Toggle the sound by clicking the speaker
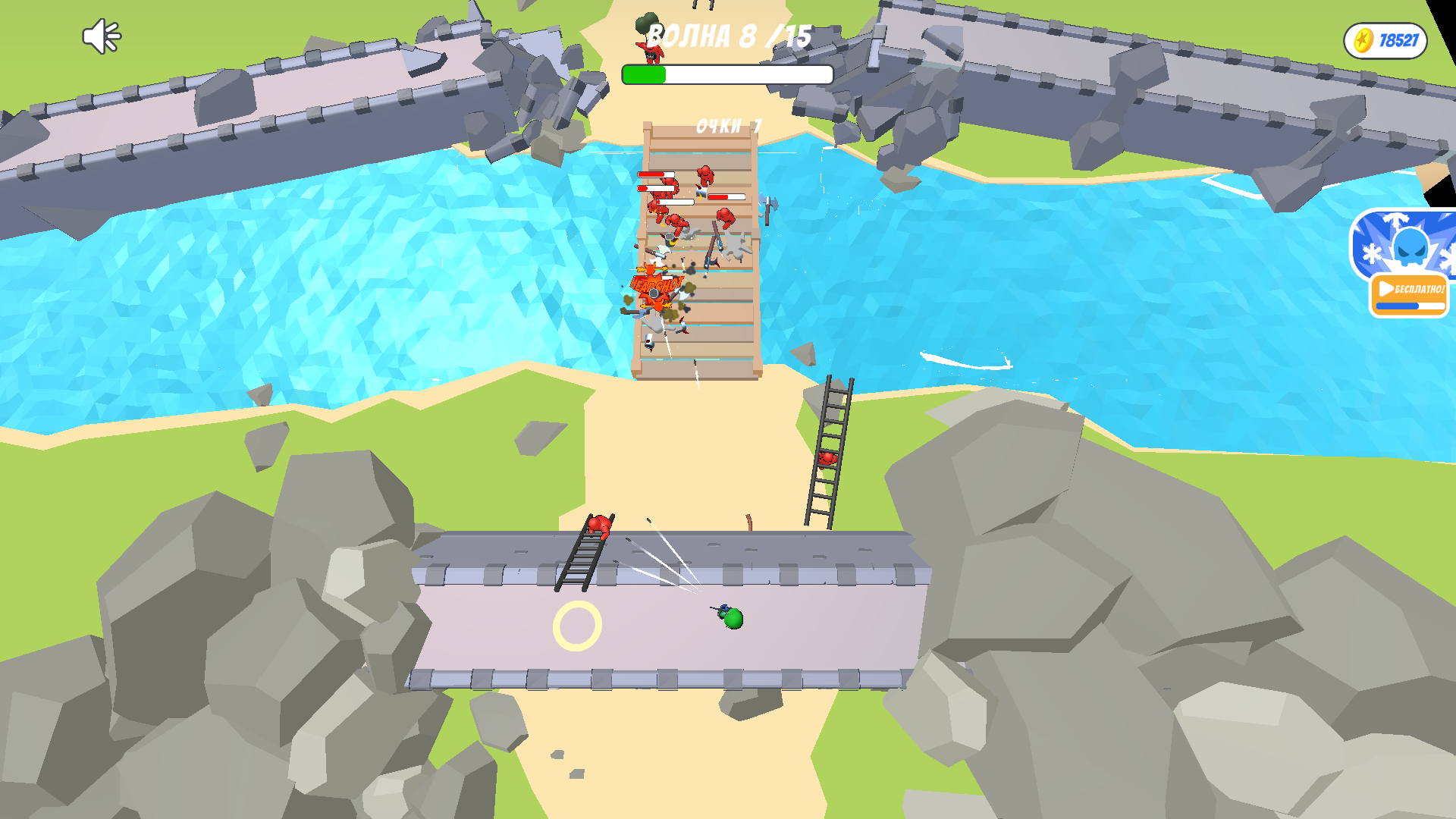 101,36
